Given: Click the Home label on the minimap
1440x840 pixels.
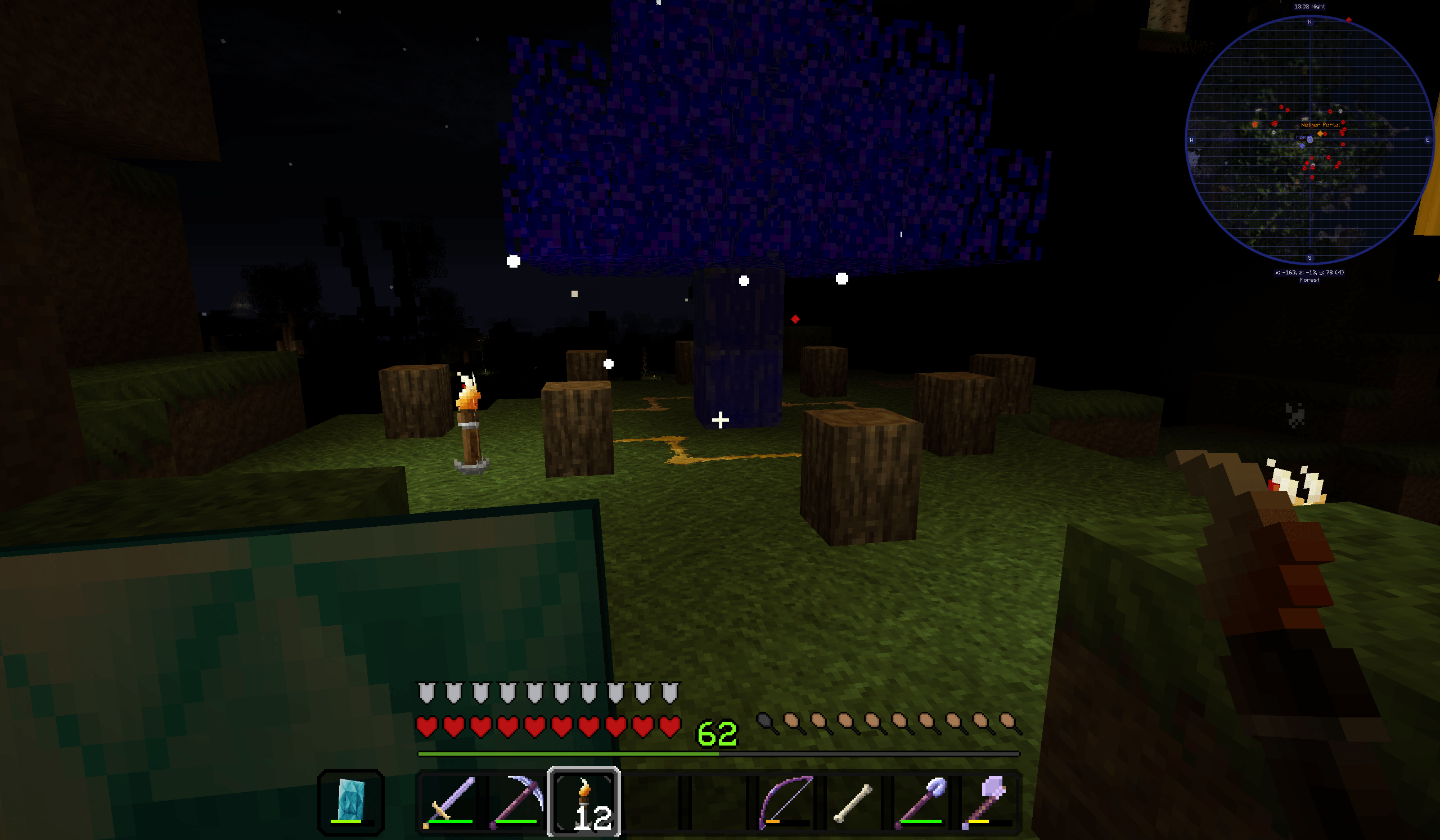Looking at the screenshot, I should pyautogui.click(x=1303, y=137).
